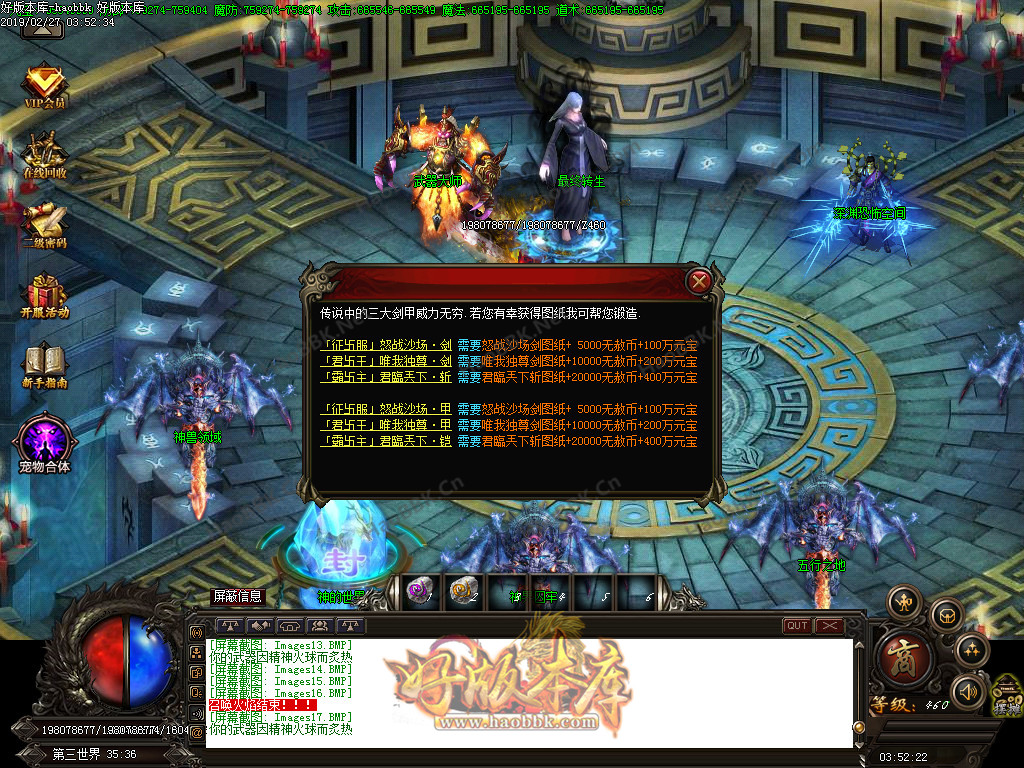1024x768 pixels.
Task: Close the sword and armor forging dialog
Action: tap(700, 282)
